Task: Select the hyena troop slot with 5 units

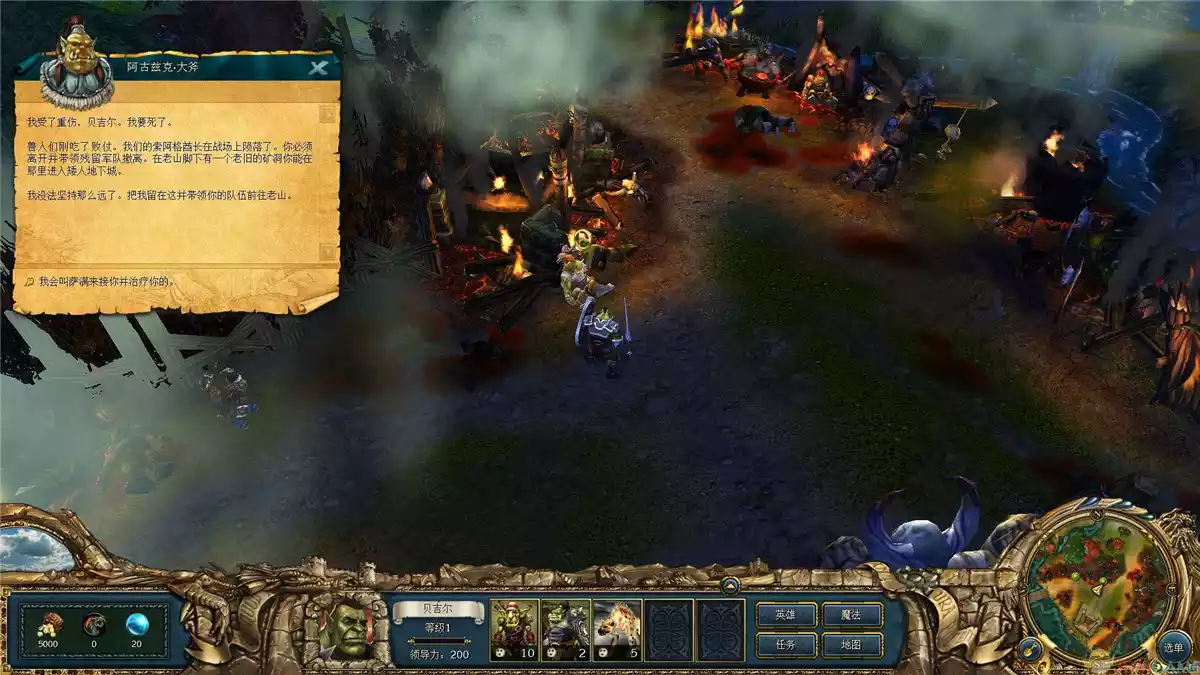Action: [x=617, y=630]
